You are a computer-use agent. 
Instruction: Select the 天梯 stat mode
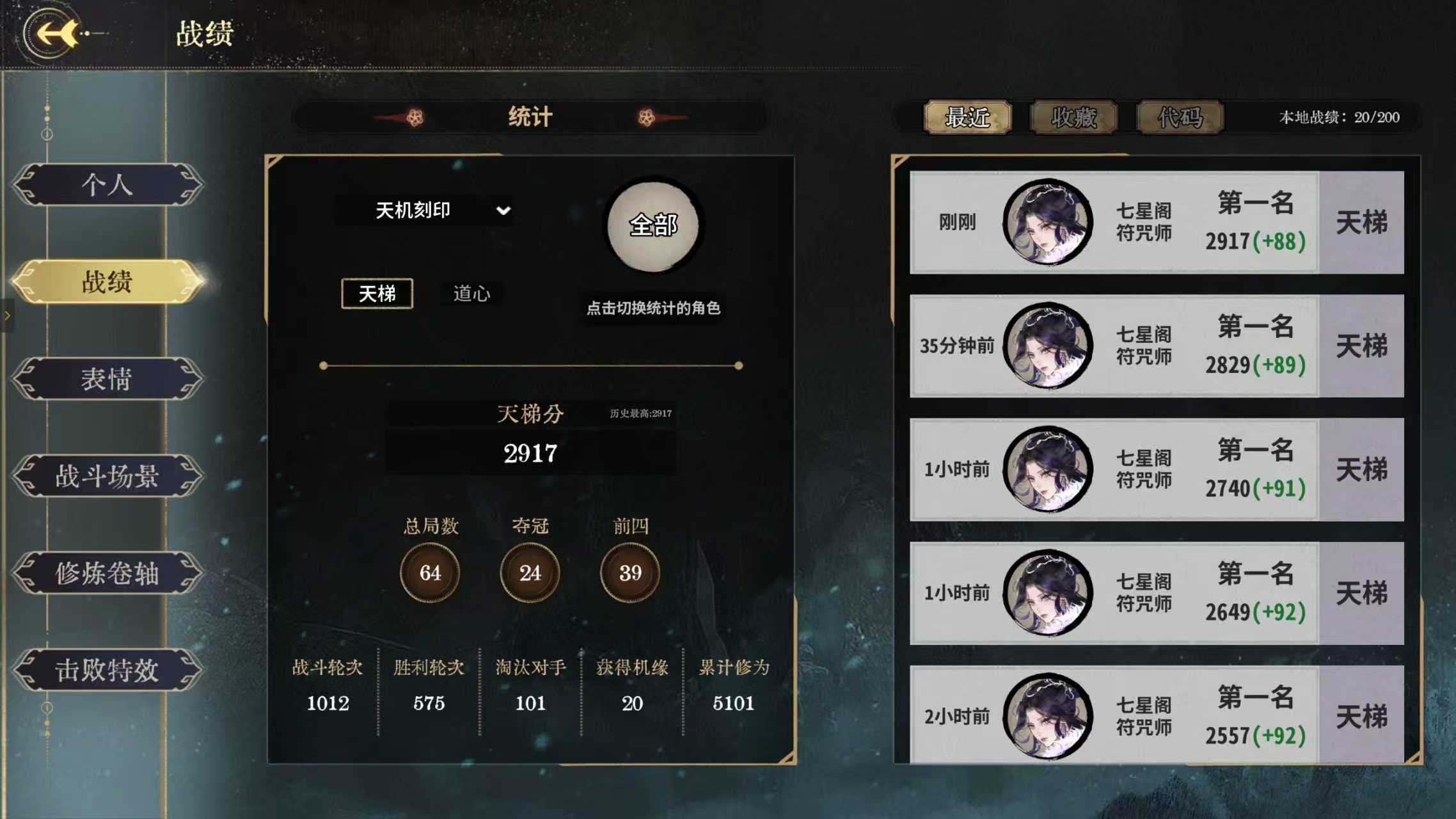point(377,292)
